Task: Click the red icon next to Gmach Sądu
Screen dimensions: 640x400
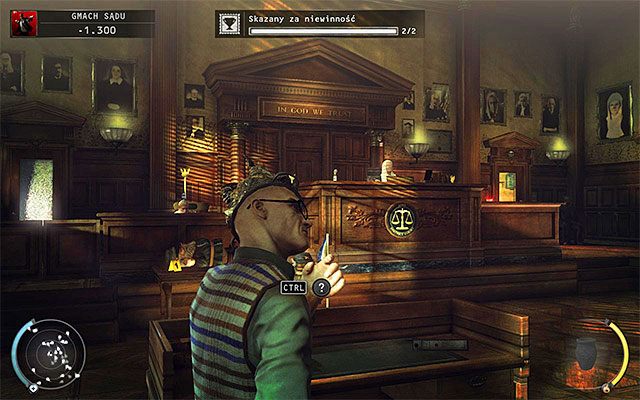Action: pos(23,23)
